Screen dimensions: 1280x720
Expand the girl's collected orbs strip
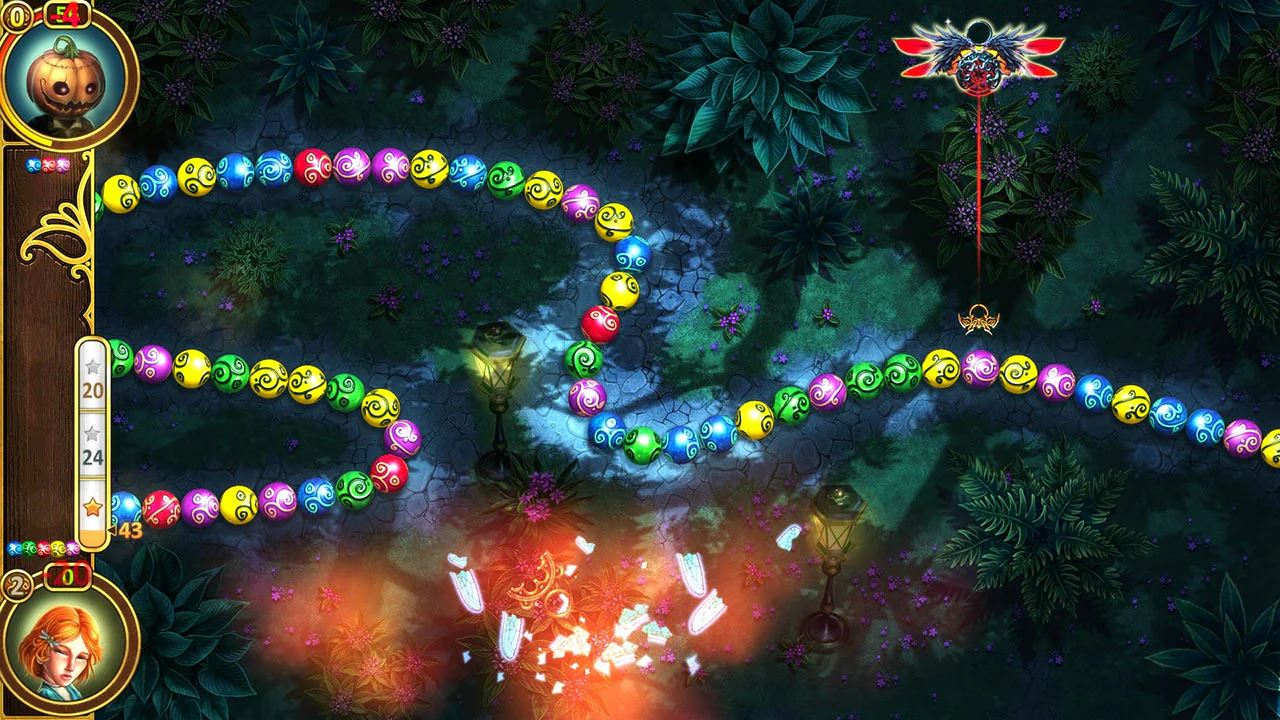(x=44, y=548)
